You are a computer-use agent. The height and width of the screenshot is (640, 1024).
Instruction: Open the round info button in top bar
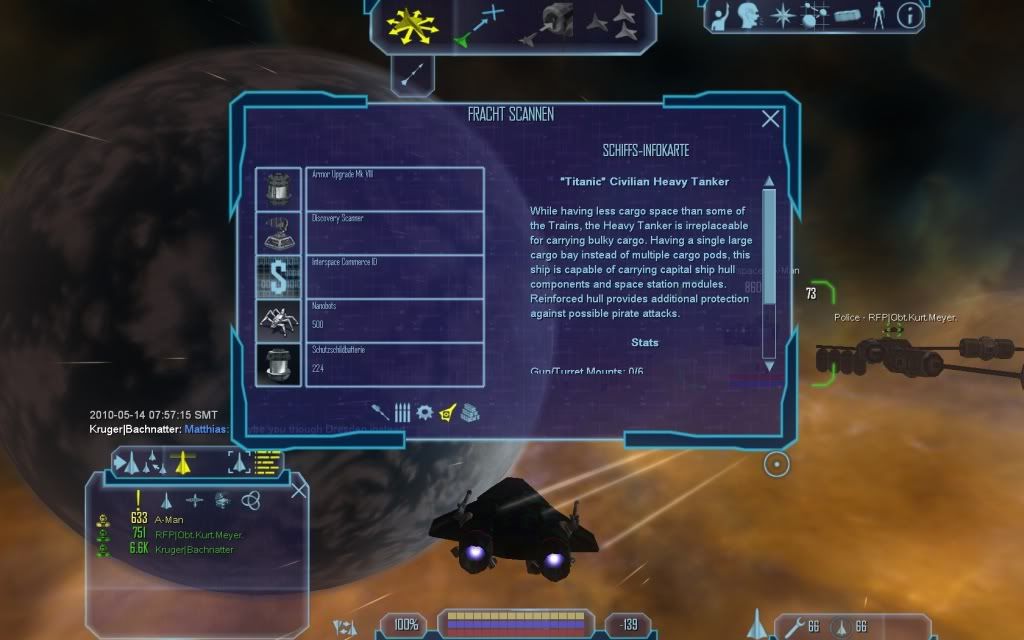click(909, 15)
